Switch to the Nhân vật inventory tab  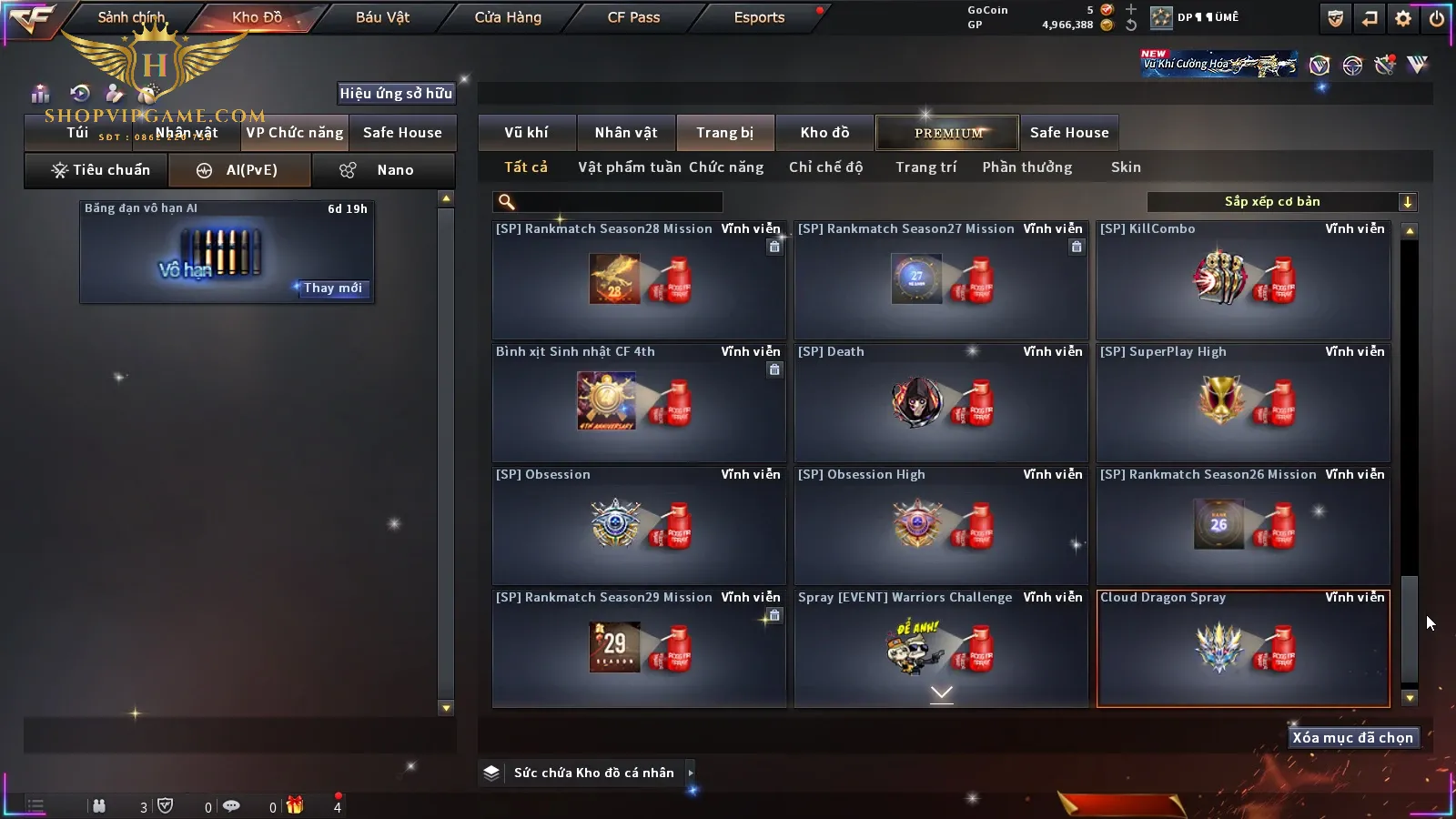626,133
